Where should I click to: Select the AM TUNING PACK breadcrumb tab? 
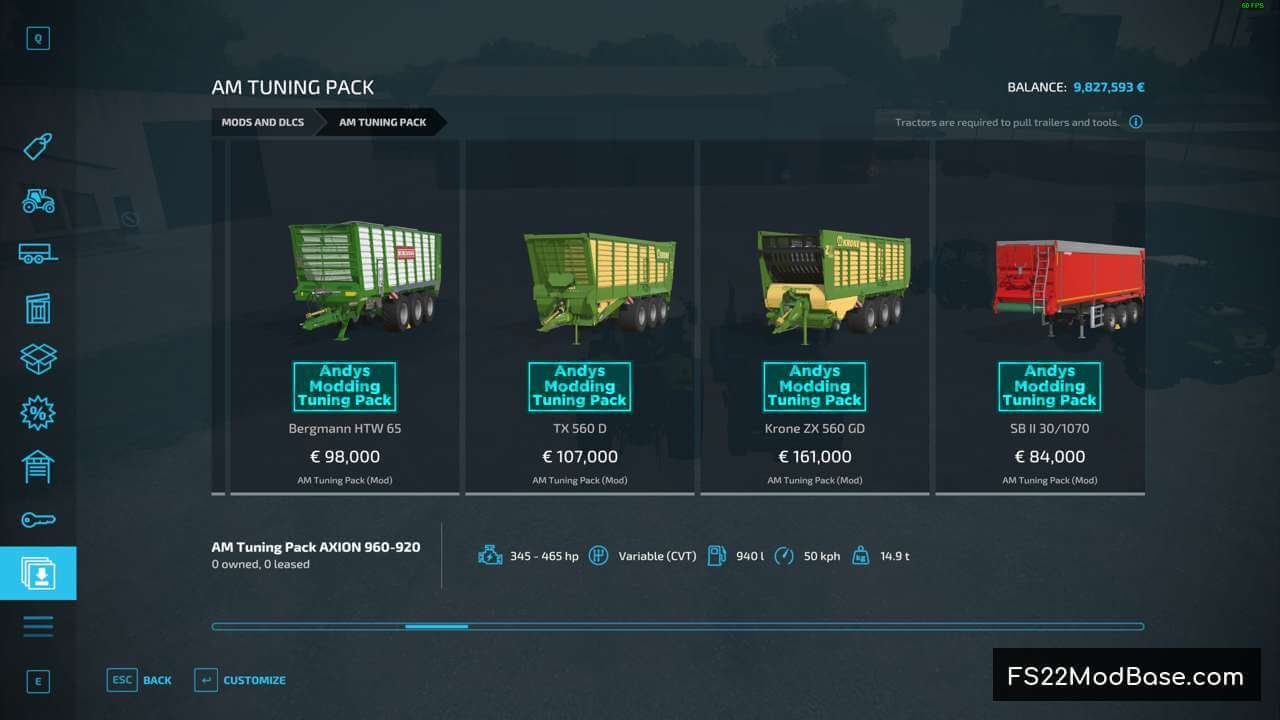(381, 122)
